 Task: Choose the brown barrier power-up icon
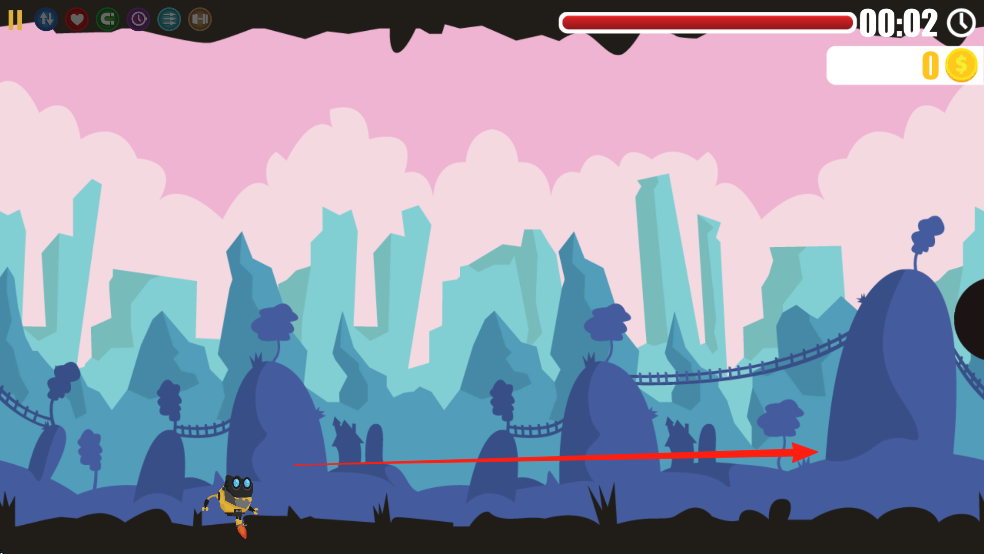(x=200, y=19)
